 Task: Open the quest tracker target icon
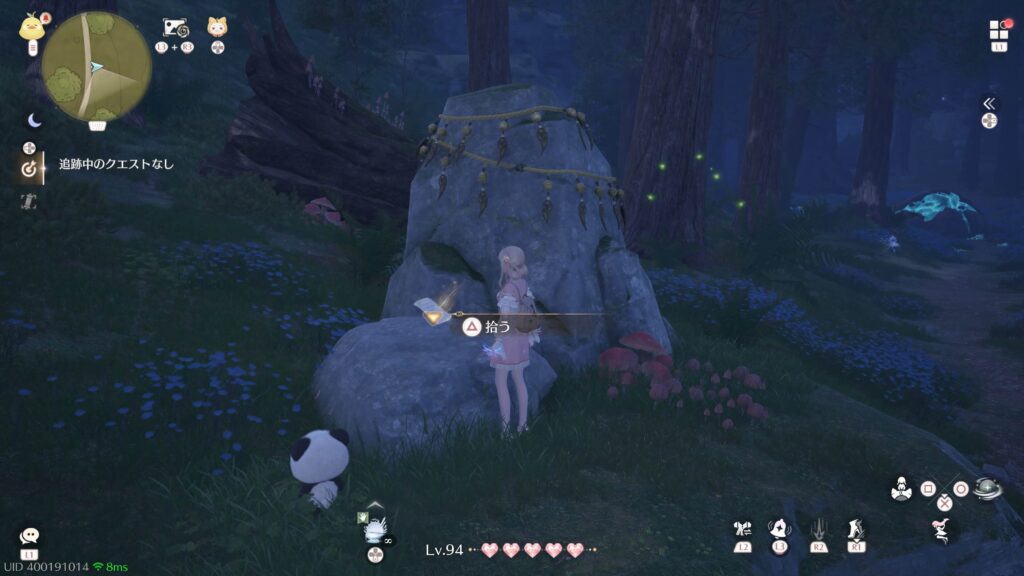tap(30, 169)
